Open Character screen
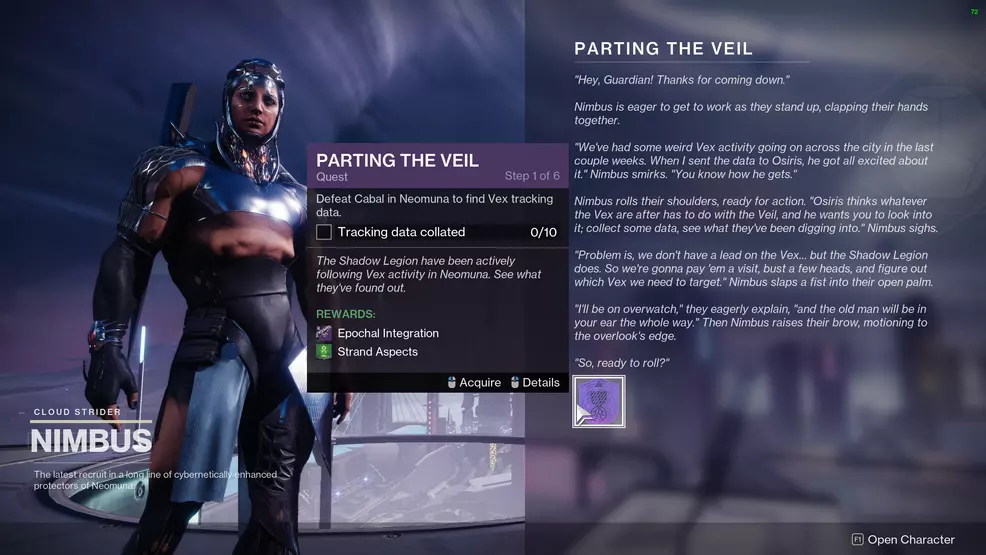This screenshot has height=555, width=986. coord(903,539)
